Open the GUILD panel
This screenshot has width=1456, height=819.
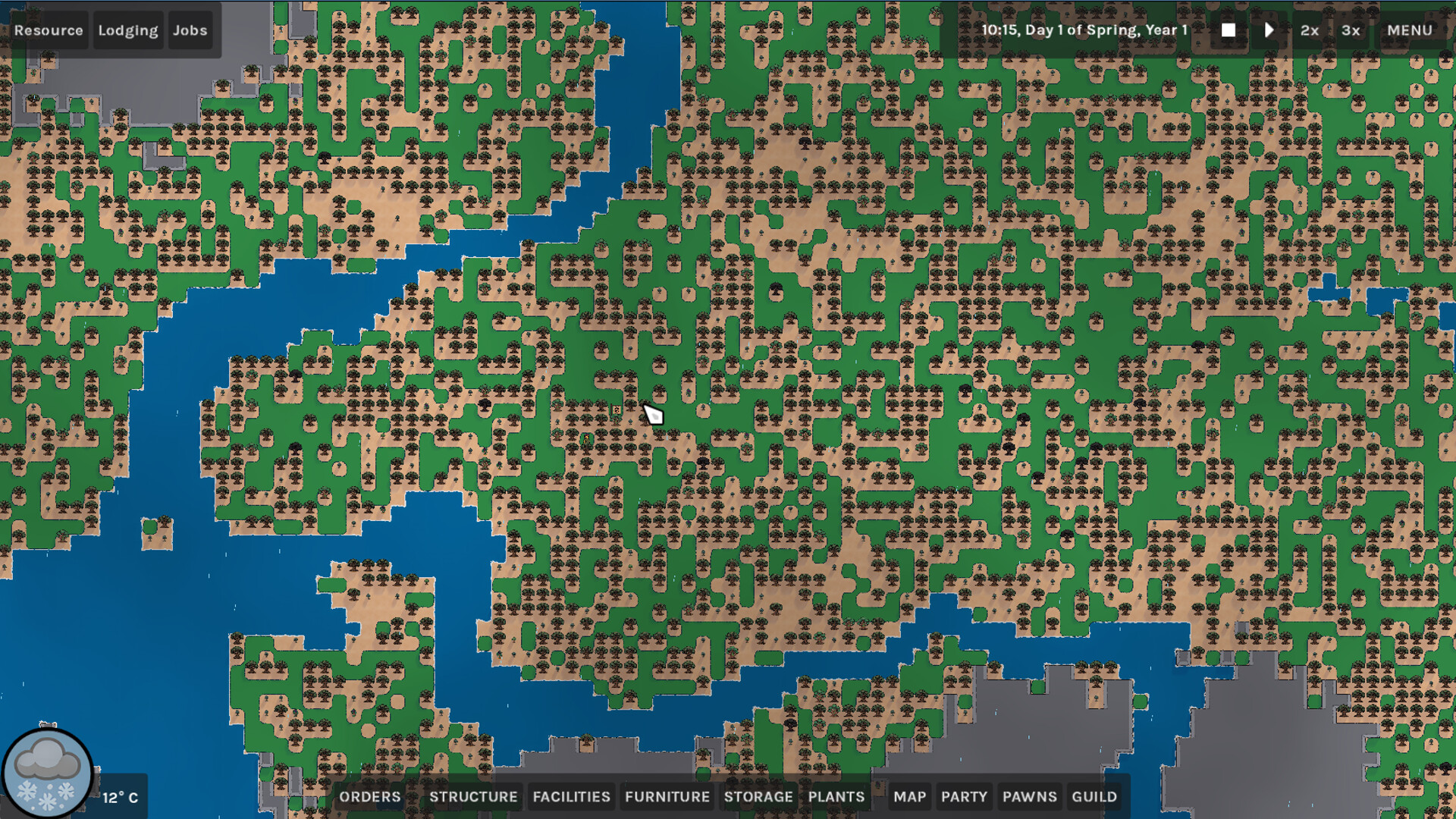click(1094, 797)
